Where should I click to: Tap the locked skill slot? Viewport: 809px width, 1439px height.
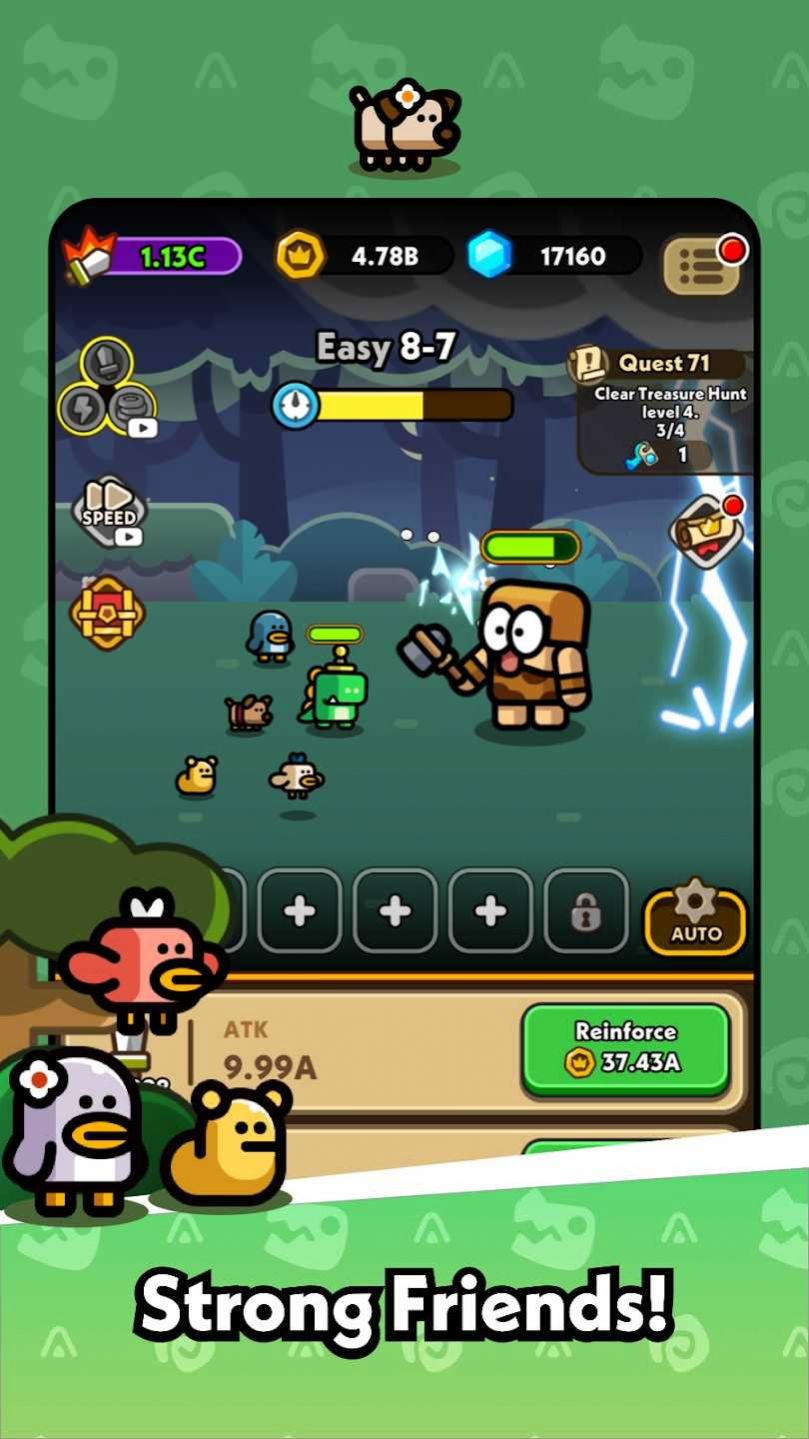(x=586, y=911)
